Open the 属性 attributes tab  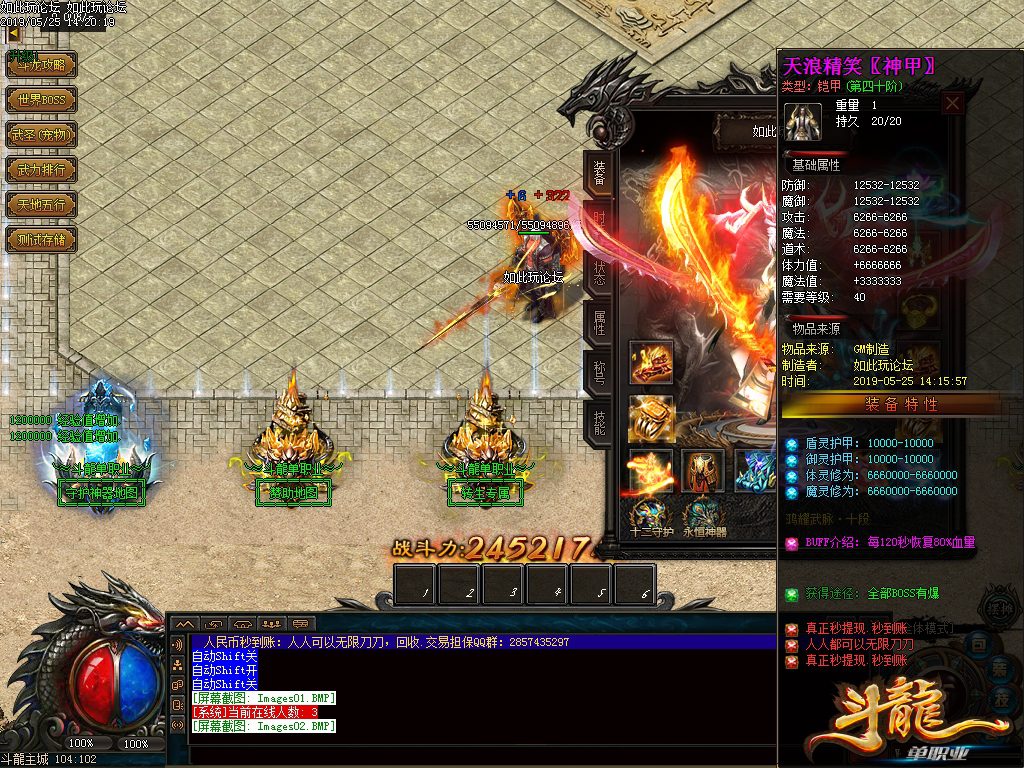point(599,323)
